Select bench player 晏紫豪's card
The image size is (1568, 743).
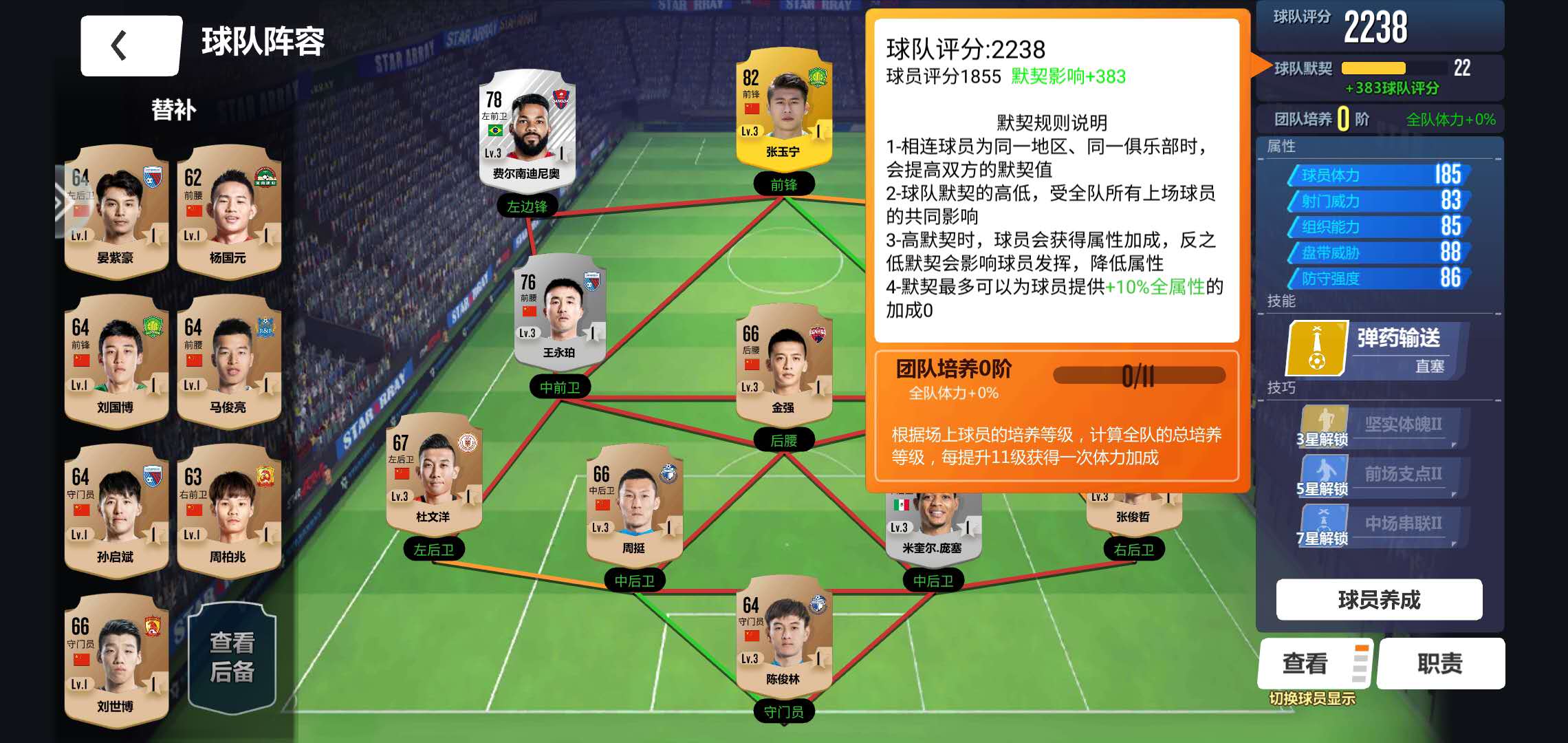[x=116, y=217]
